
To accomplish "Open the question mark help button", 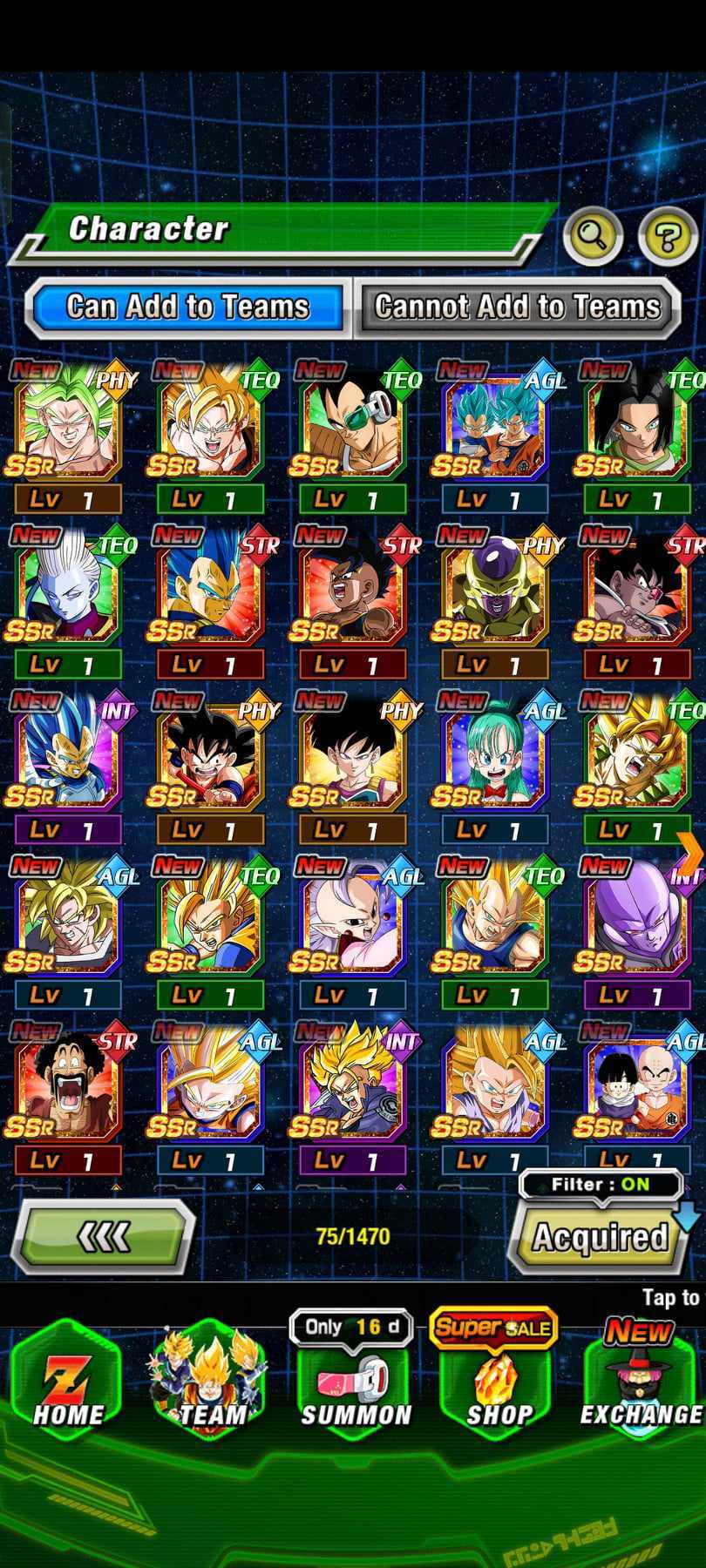I will coord(667,234).
